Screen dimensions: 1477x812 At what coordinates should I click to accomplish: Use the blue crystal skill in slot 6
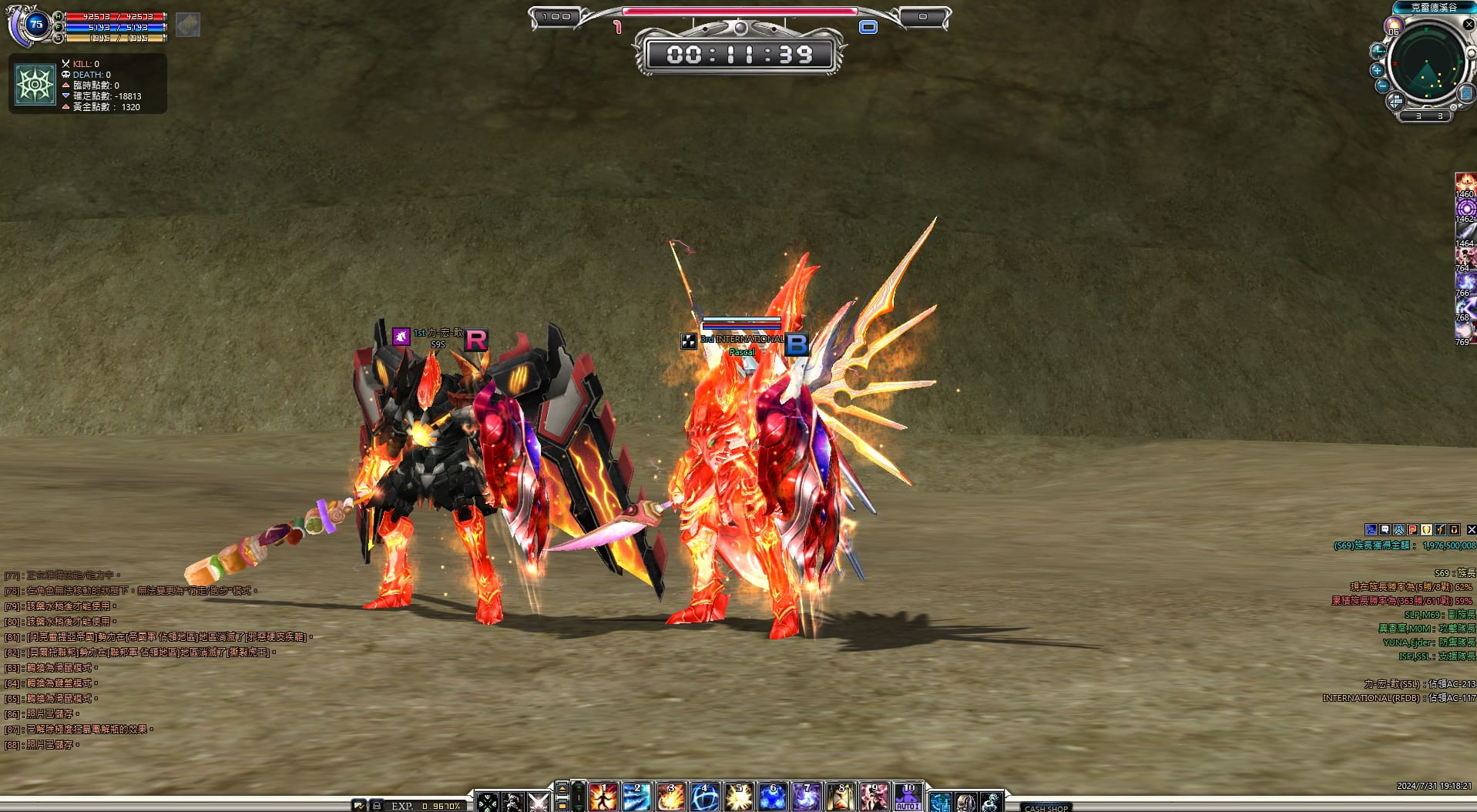point(773,797)
